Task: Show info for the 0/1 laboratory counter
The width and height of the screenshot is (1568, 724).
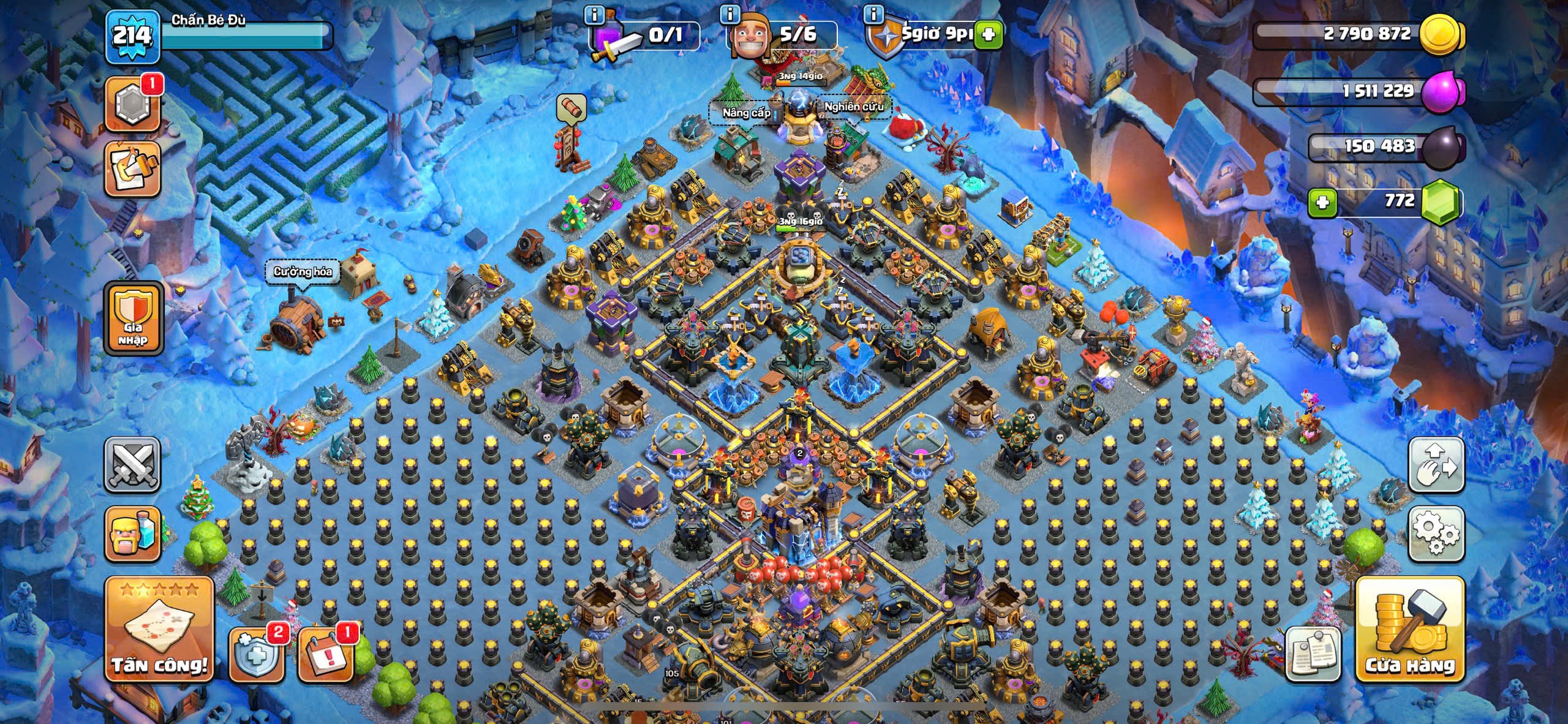Action: tap(594, 13)
